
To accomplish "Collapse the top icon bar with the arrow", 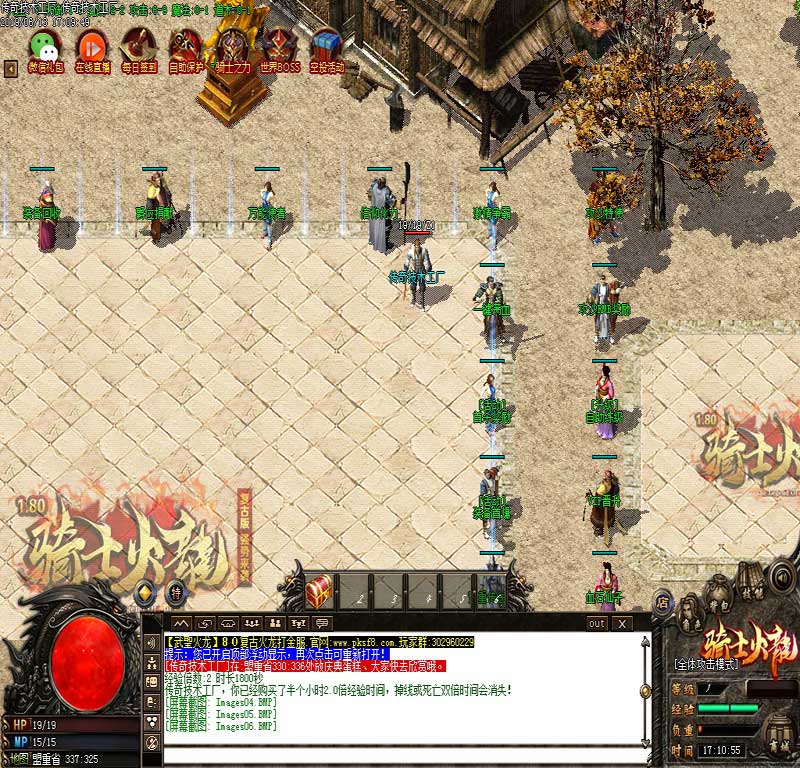I will click(11, 68).
